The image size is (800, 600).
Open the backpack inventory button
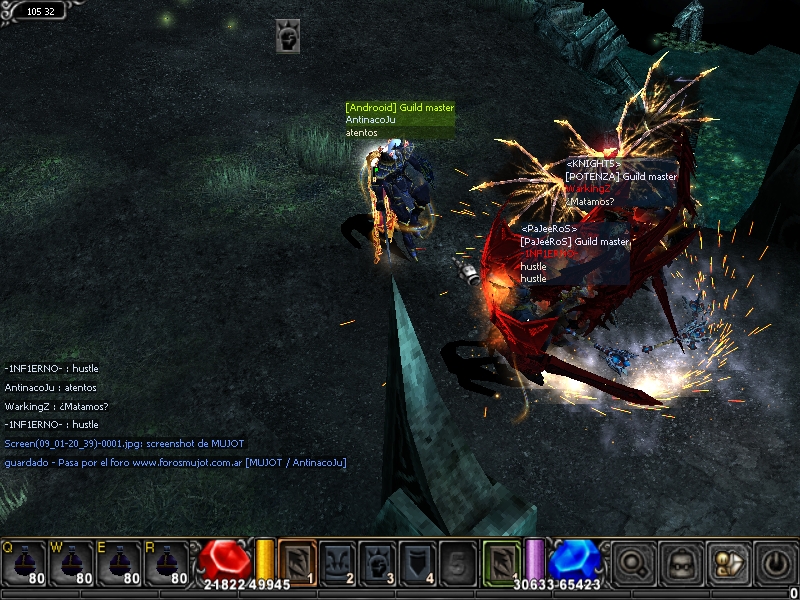pos(679,563)
